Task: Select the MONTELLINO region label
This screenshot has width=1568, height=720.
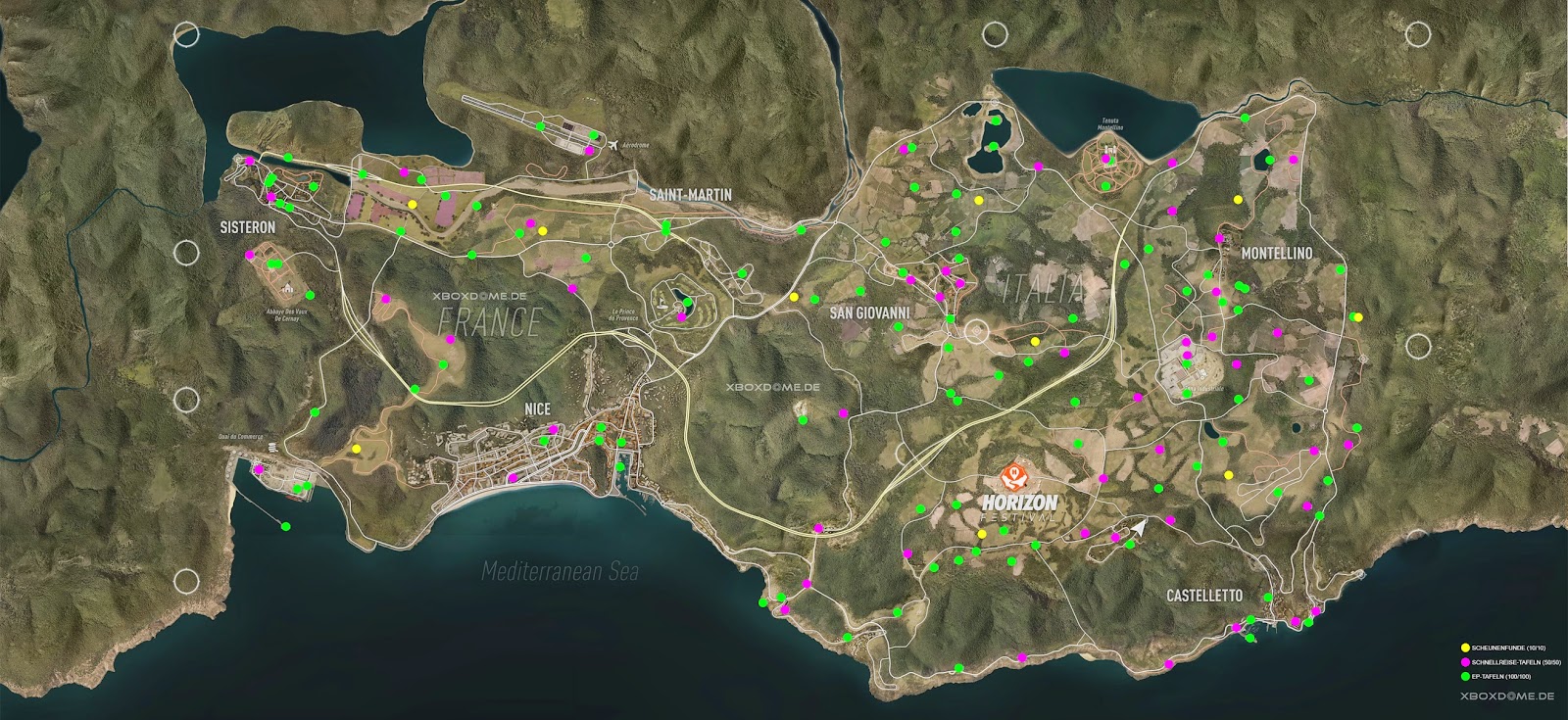Action: 1279,252
